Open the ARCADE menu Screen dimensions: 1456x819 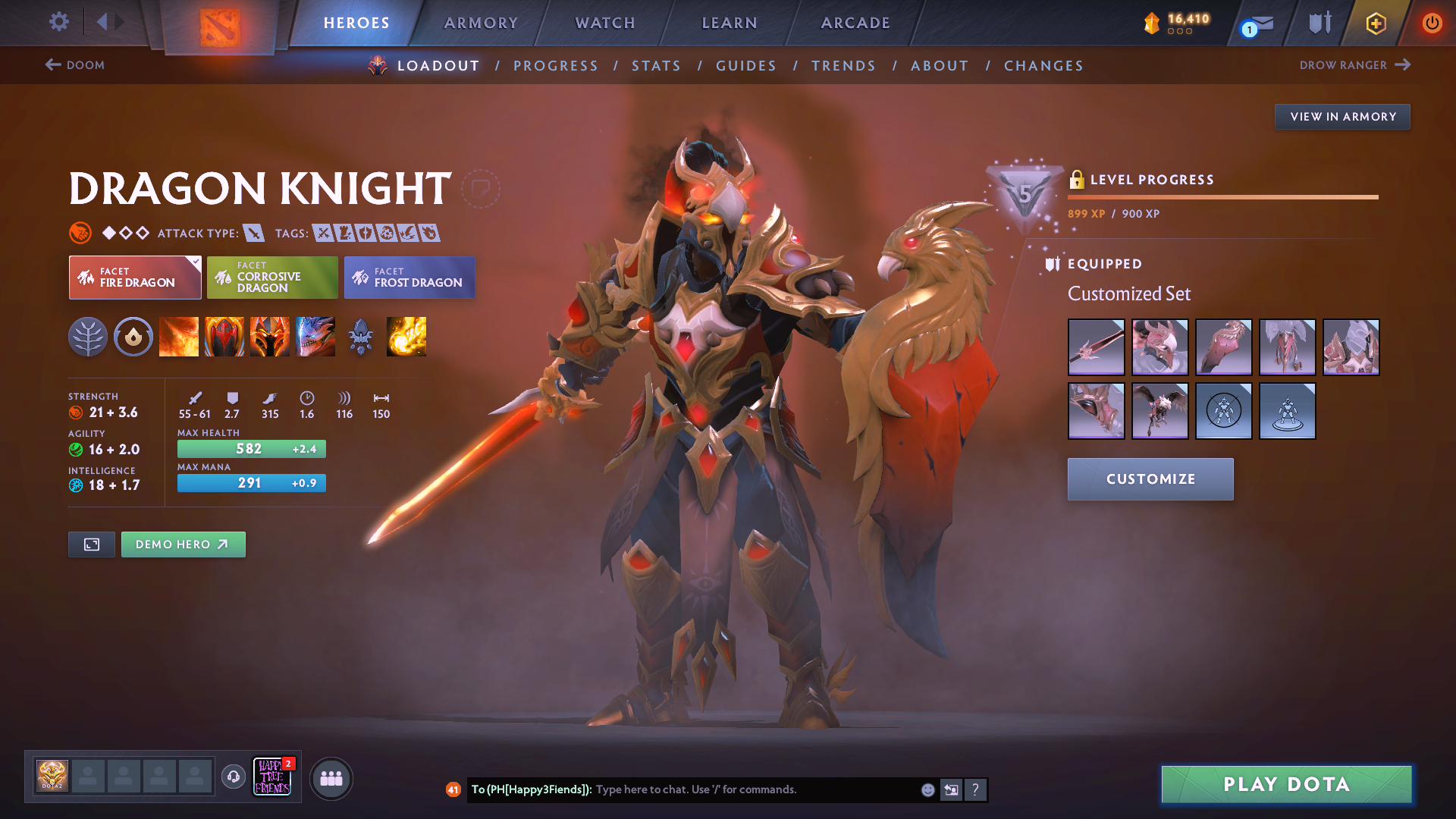point(855,23)
